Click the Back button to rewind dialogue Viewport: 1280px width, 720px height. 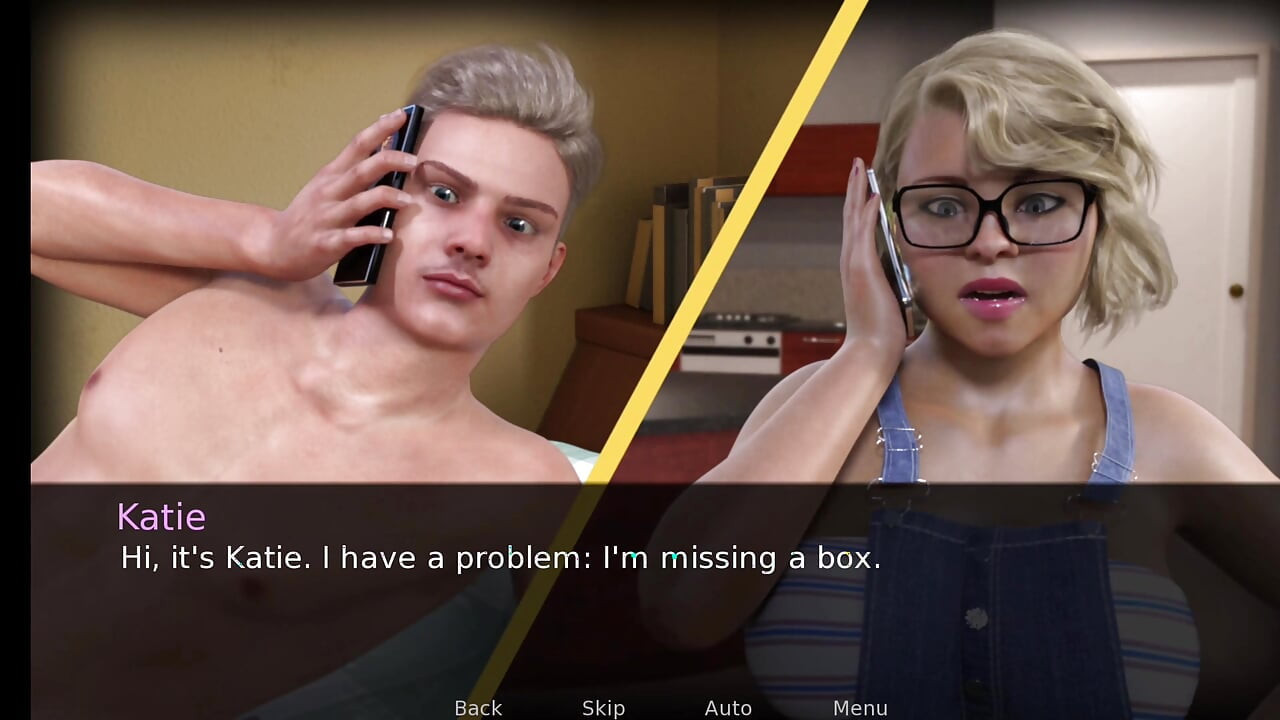477,708
